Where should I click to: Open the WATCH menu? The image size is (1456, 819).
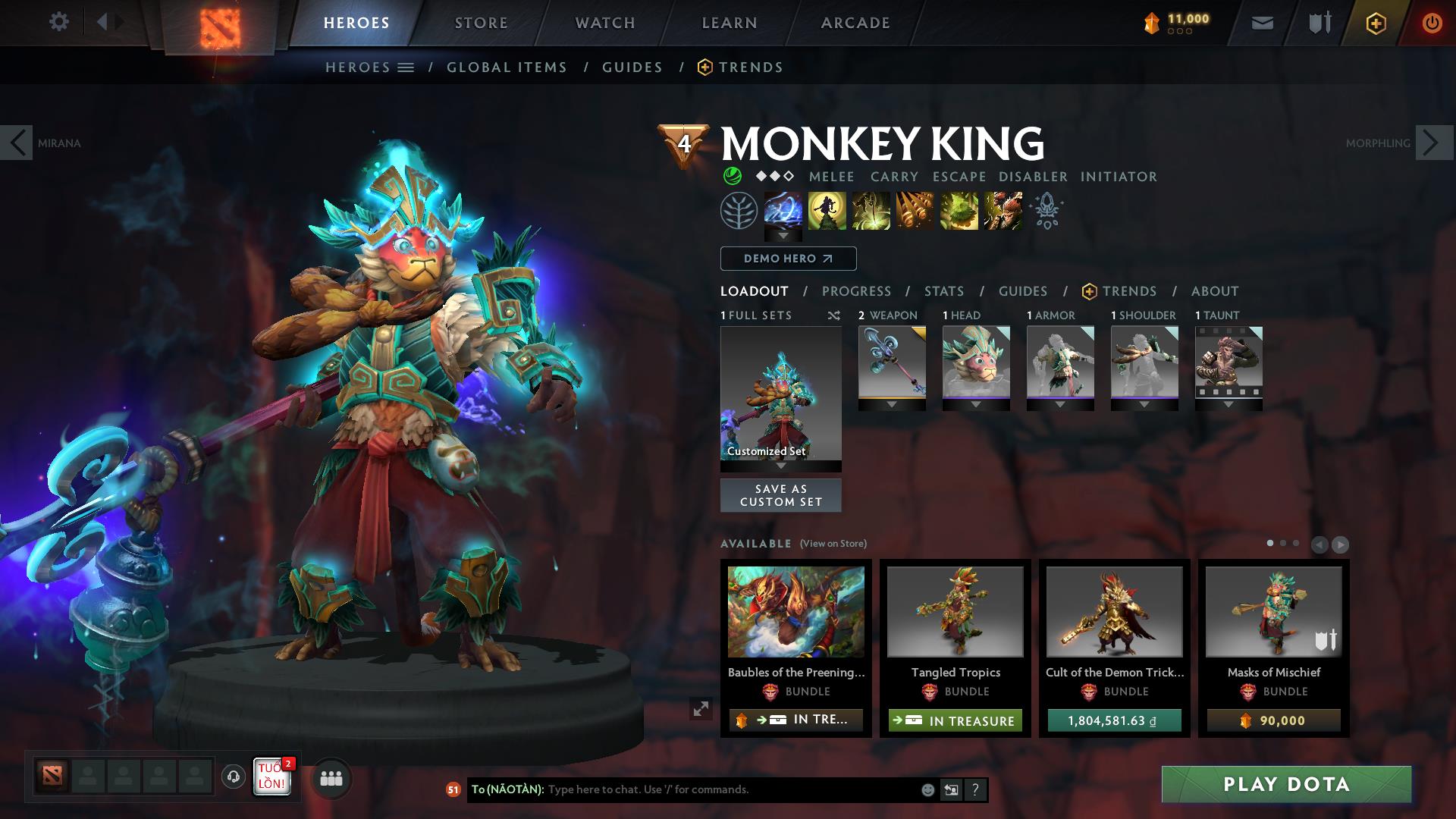(604, 22)
